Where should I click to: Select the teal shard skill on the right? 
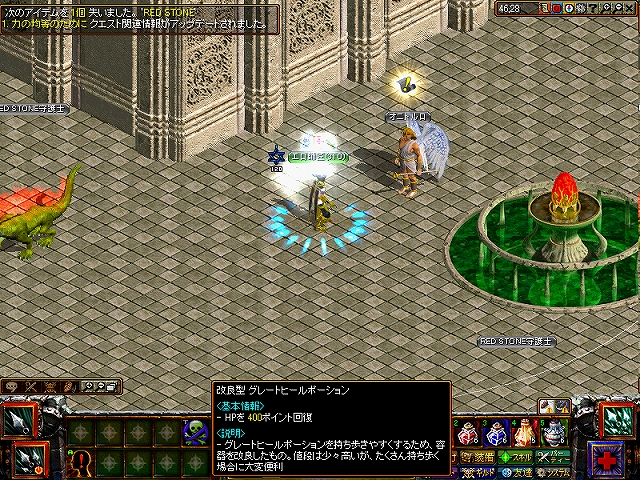point(617,420)
